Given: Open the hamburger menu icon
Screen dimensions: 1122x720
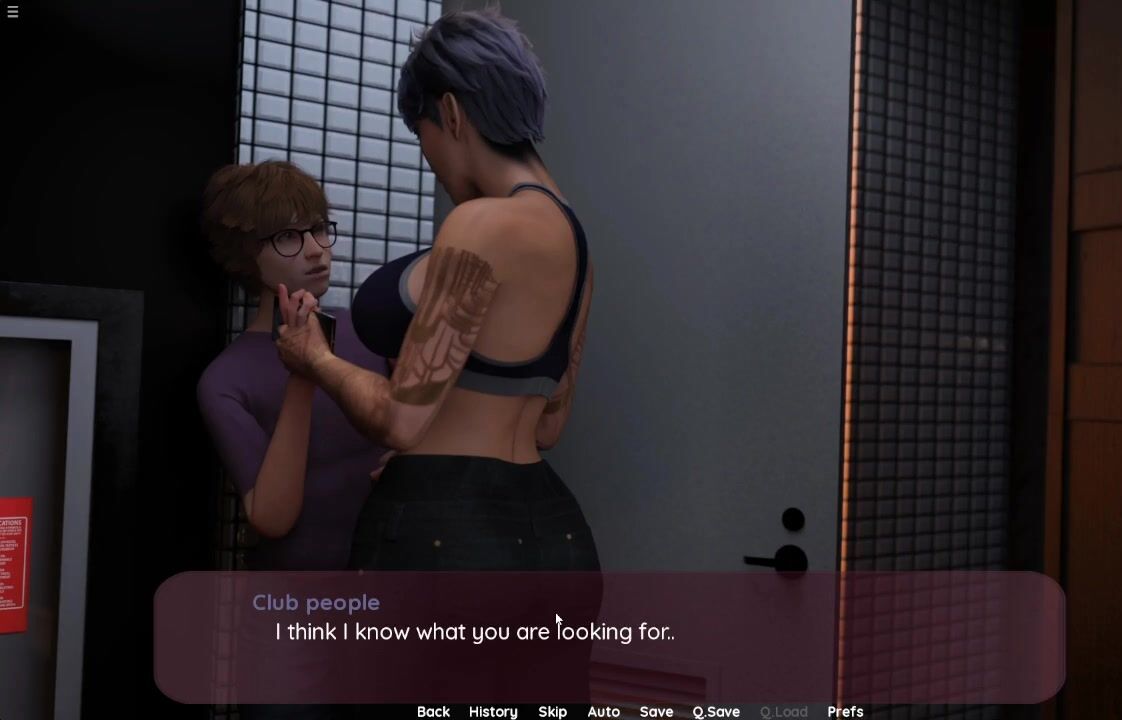Looking at the screenshot, I should tap(12, 11).
